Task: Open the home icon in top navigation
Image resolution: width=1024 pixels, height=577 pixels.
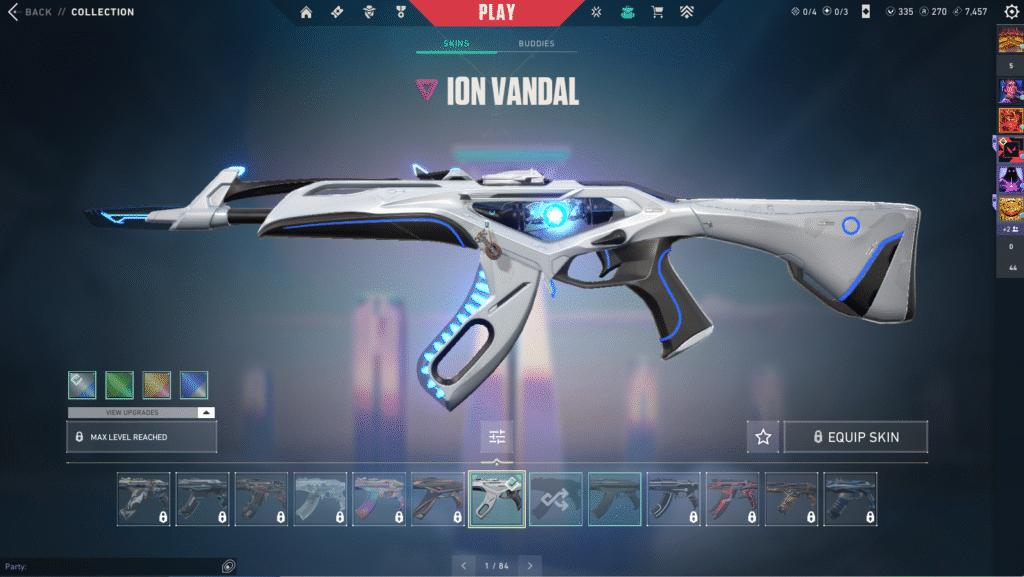Action: 306,13
